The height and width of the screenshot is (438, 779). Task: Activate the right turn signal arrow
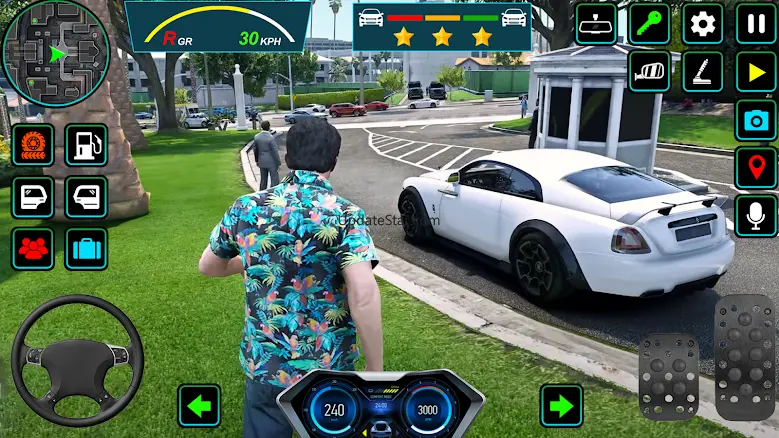click(561, 406)
